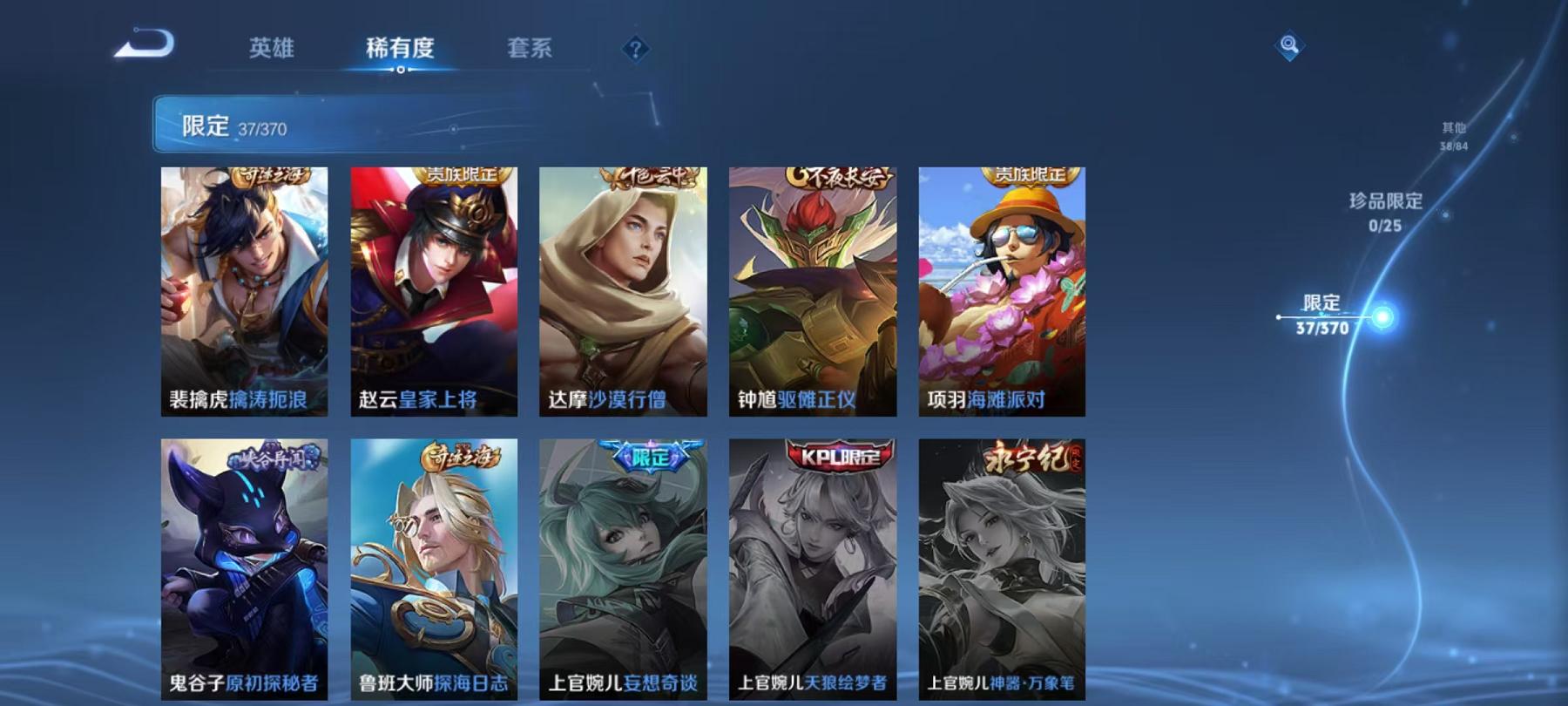
Task: Click the question mark help icon beside tabs
Action: pyautogui.click(x=637, y=50)
